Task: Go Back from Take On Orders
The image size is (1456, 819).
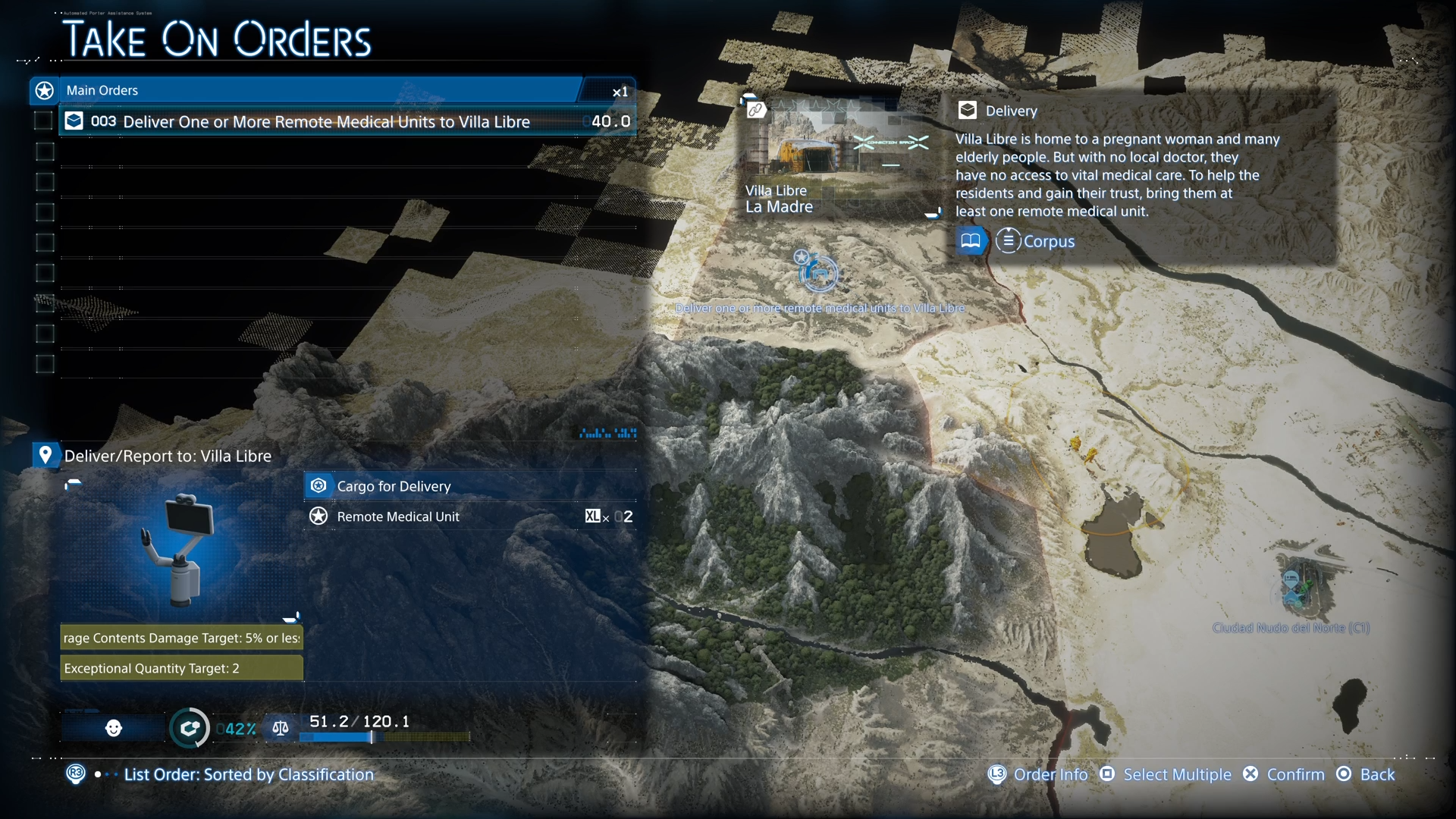Action: click(x=1376, y=774)
